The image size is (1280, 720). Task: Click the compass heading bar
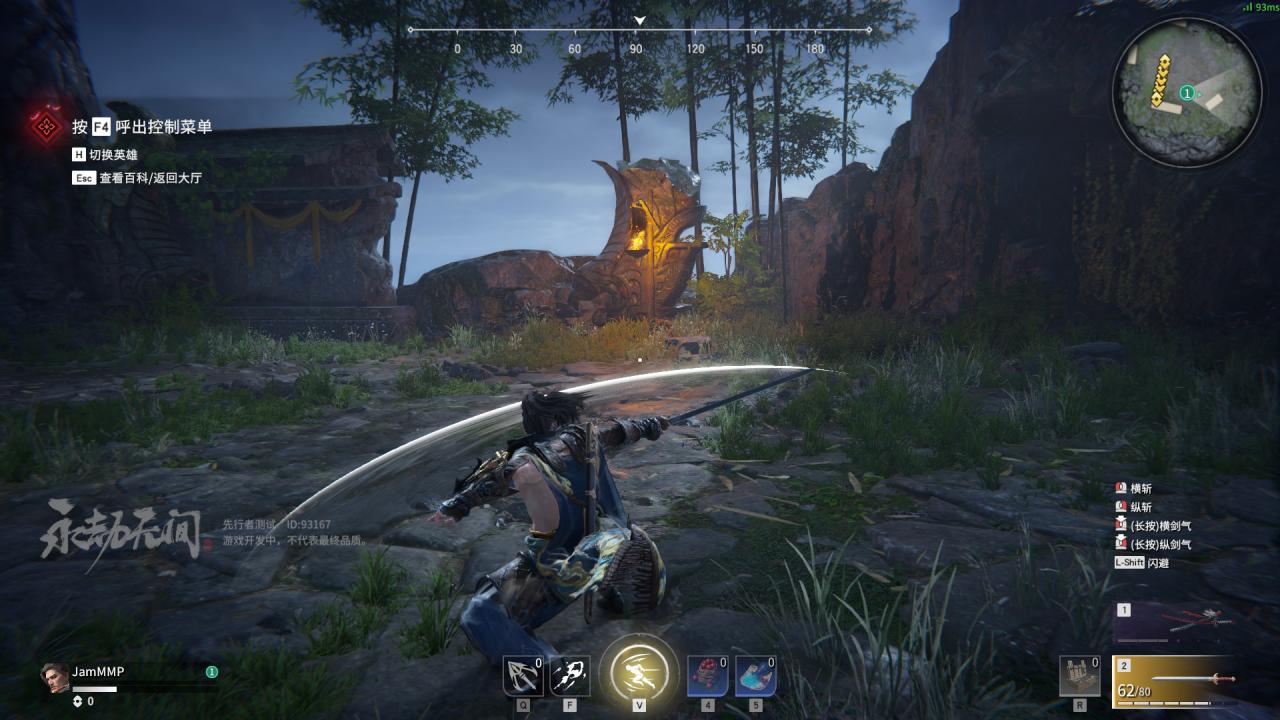click(640, 31)
